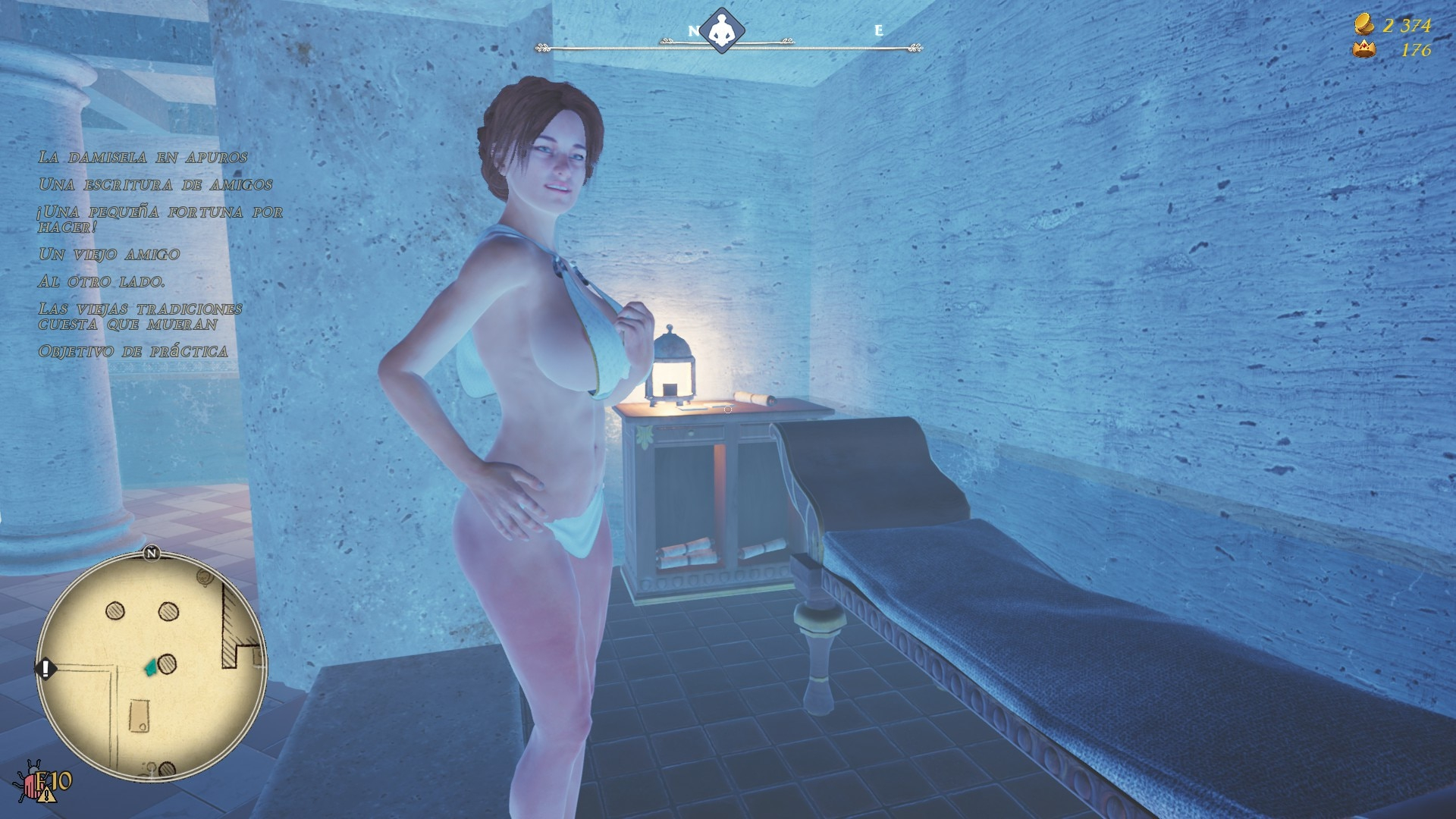This screenshot has height=819, width=1456.
Task: Open Las viejas tradiciones cuesta que mueran
Action: [x=140, y=317]
